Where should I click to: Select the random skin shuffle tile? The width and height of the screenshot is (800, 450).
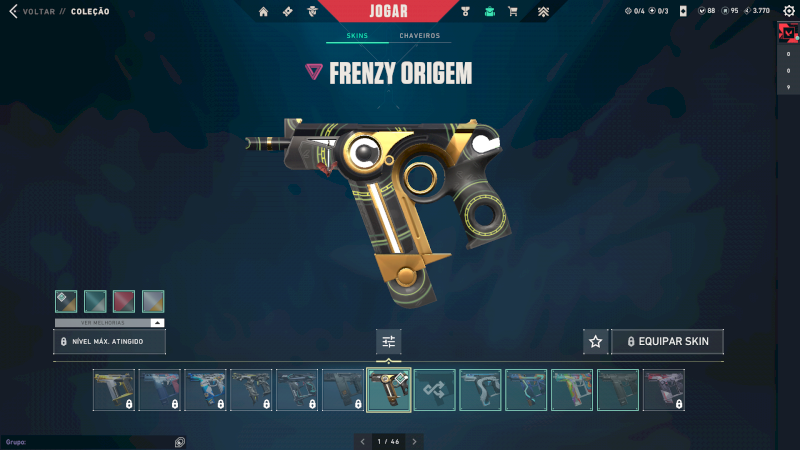(x=435, y=390)
